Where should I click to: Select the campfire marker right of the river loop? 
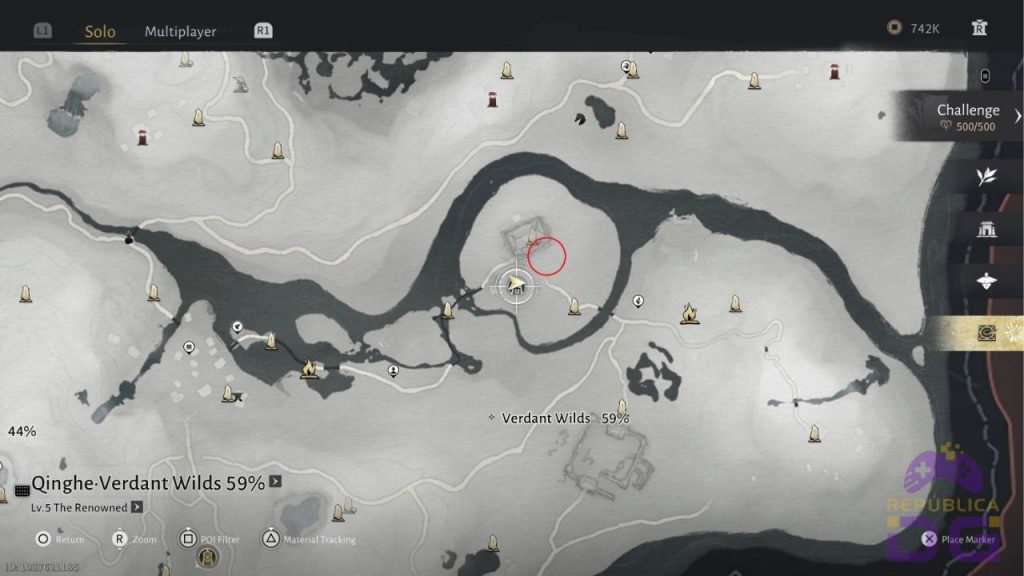[689, 314]
